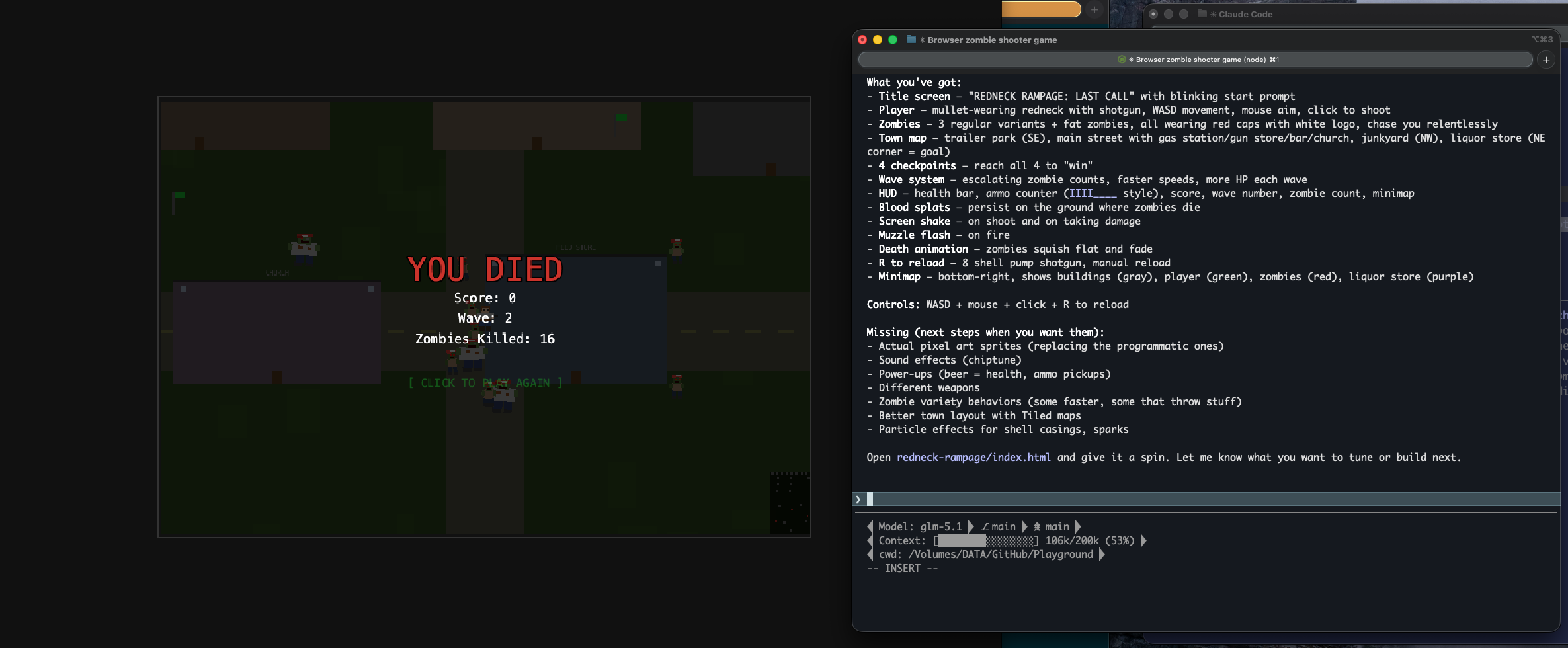Click the asterisk icon before the tab title
The width and height of the screenshot is (1568, 648).
(x=1131, y=59)
